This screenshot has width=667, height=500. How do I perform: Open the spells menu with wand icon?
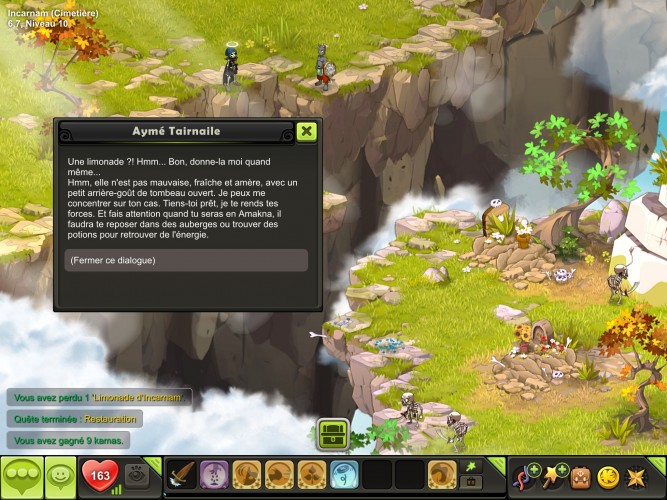point(554,474)
